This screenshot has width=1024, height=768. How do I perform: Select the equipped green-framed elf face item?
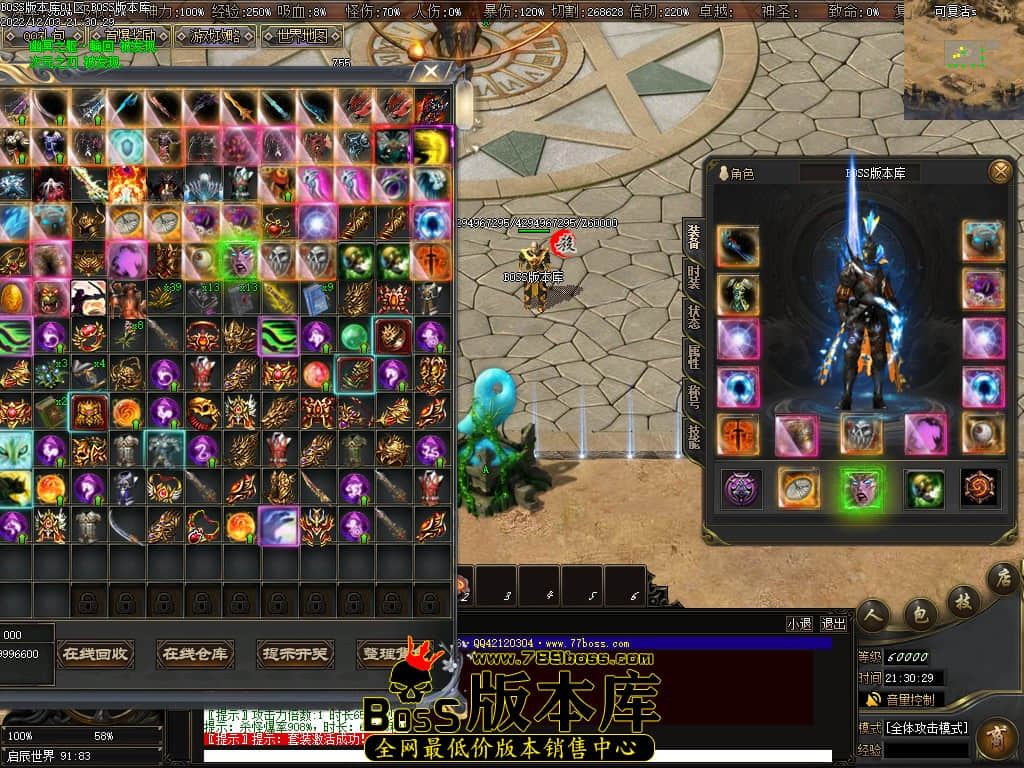[861, 489]
